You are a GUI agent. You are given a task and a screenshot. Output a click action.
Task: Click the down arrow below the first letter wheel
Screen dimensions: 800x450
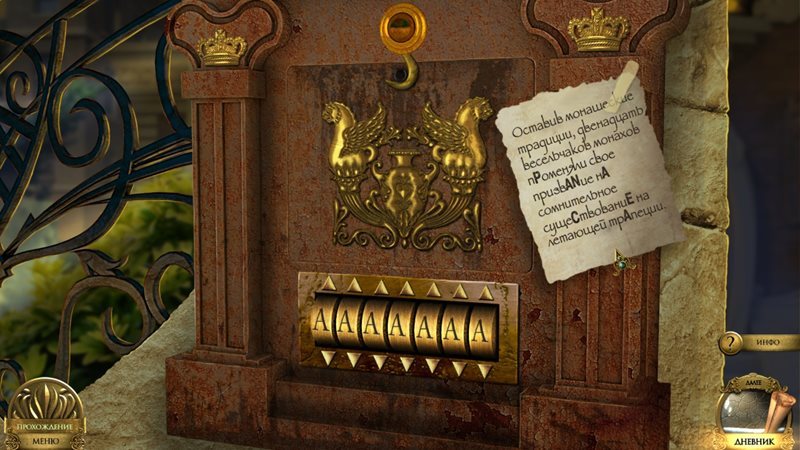327,356
